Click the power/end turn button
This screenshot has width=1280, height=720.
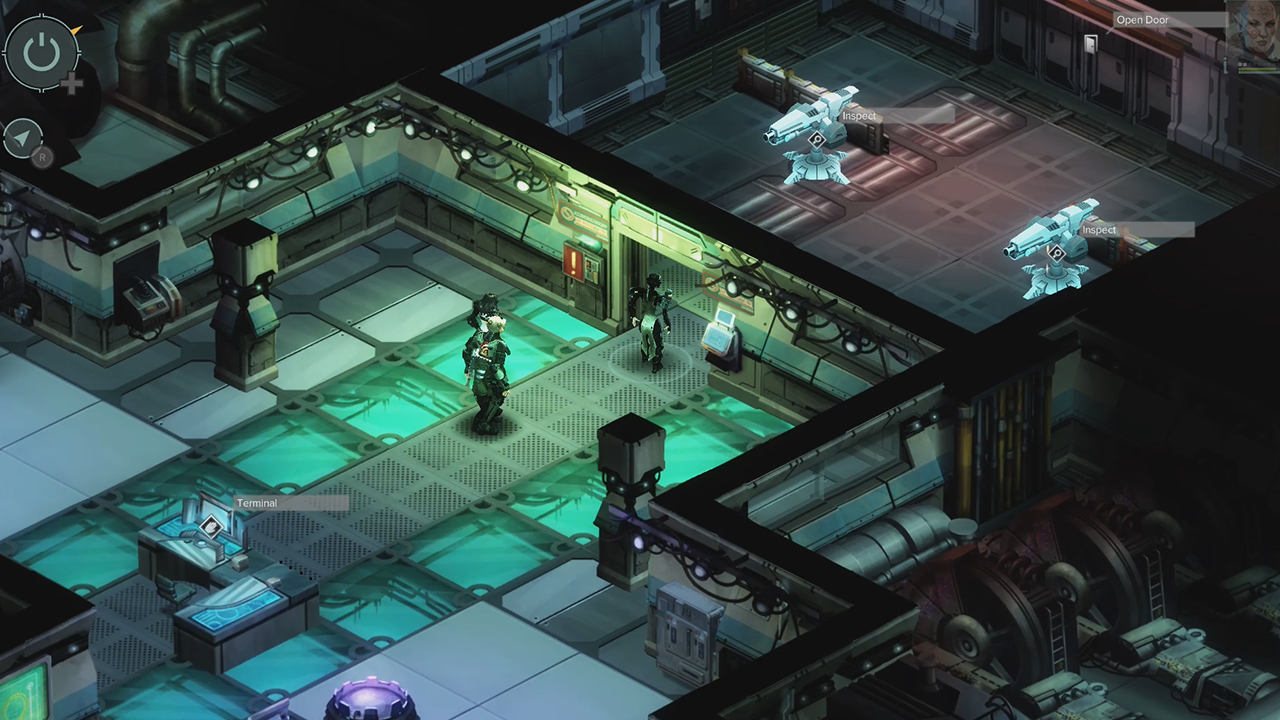pos(40,52)
